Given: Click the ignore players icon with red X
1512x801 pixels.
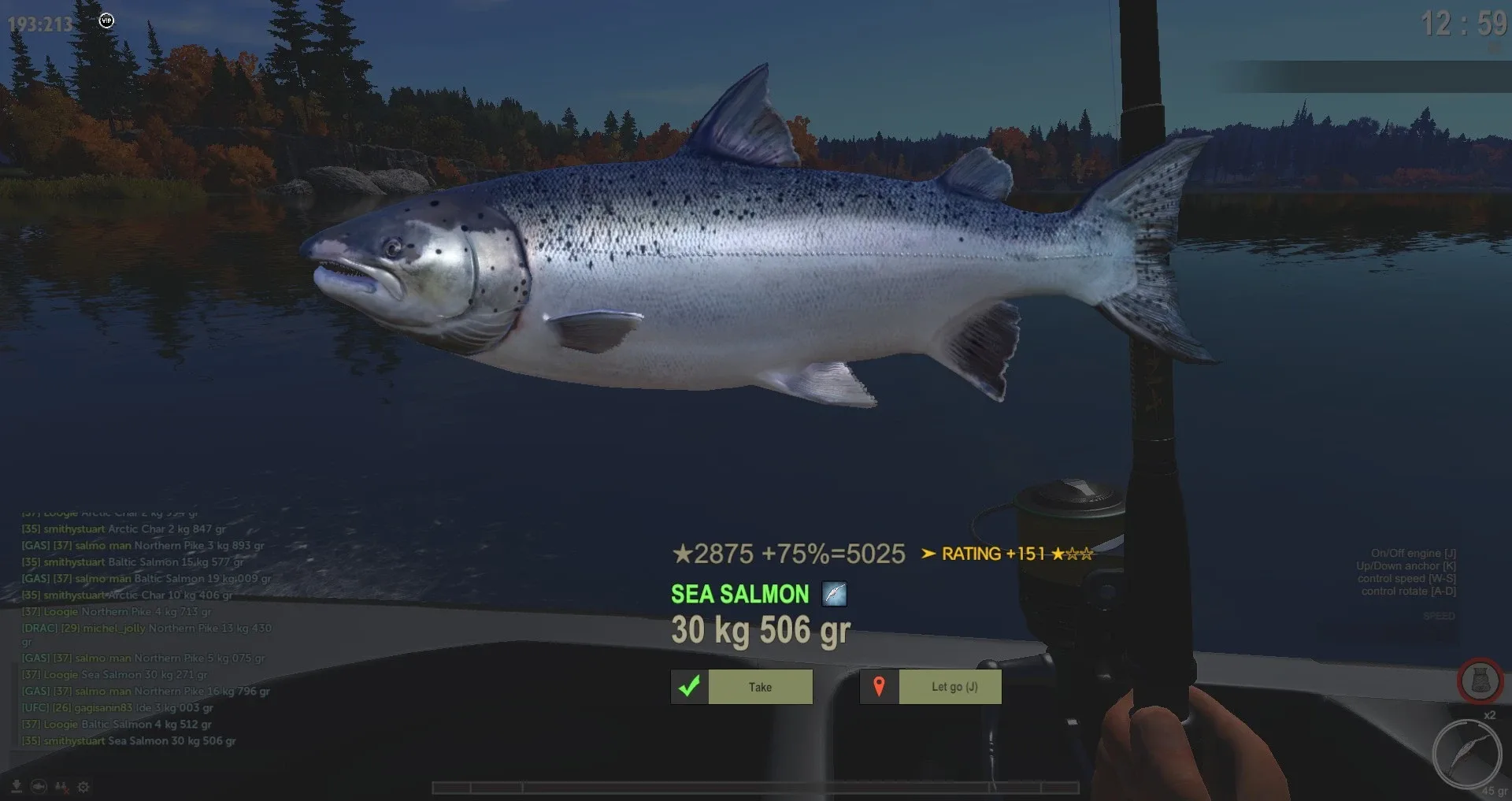Looking at the screenshot, I should [x=60, y=786].
